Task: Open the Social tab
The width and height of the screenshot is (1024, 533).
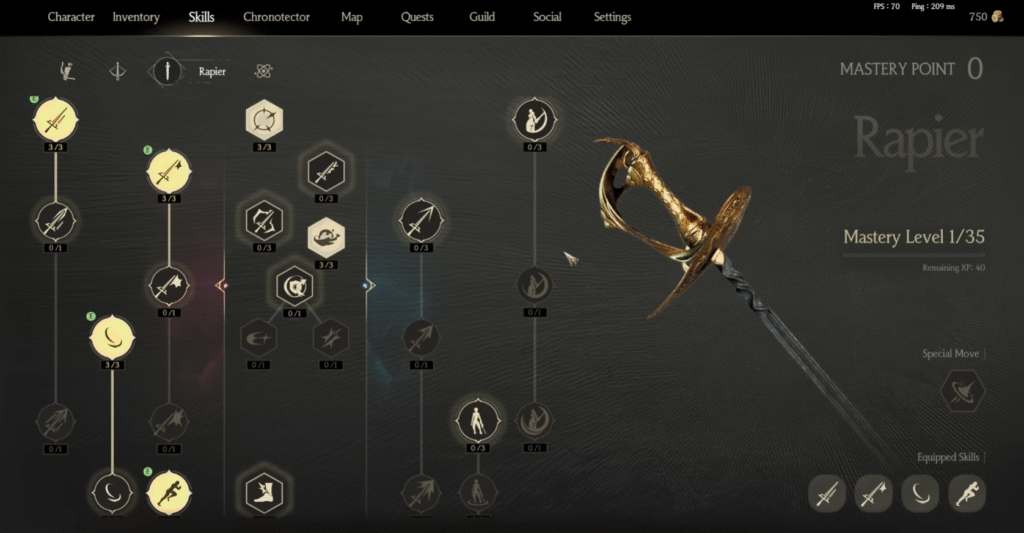Action: coord(547,17)
